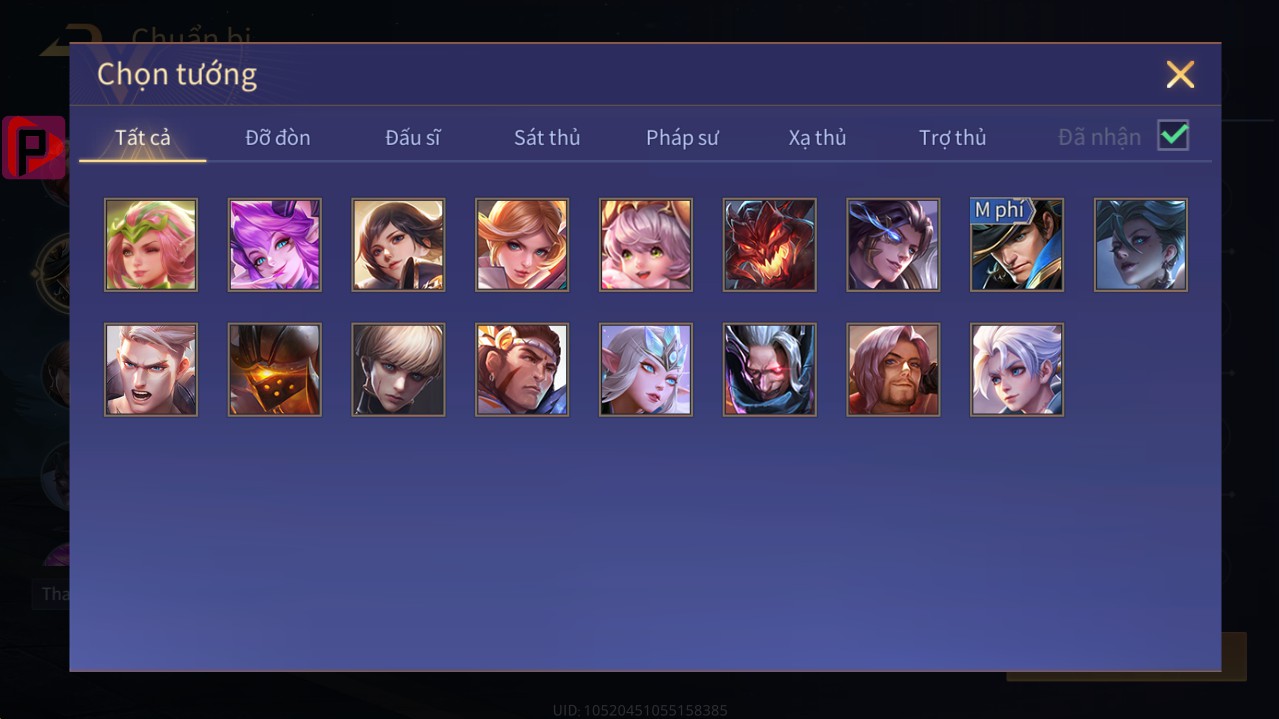View the Trợ thủ hero category
The image size is (1279, 719).
click(x=952, y=138)
